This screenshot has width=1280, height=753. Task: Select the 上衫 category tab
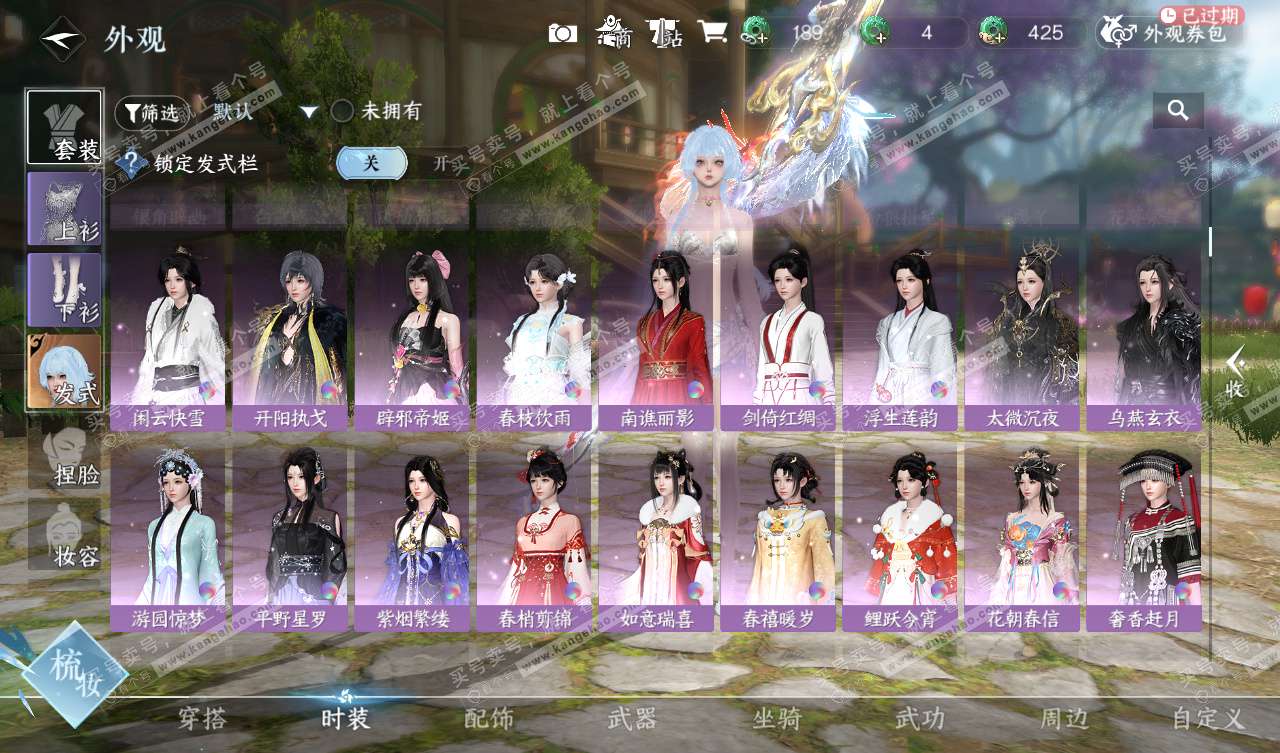pos(65,208)
